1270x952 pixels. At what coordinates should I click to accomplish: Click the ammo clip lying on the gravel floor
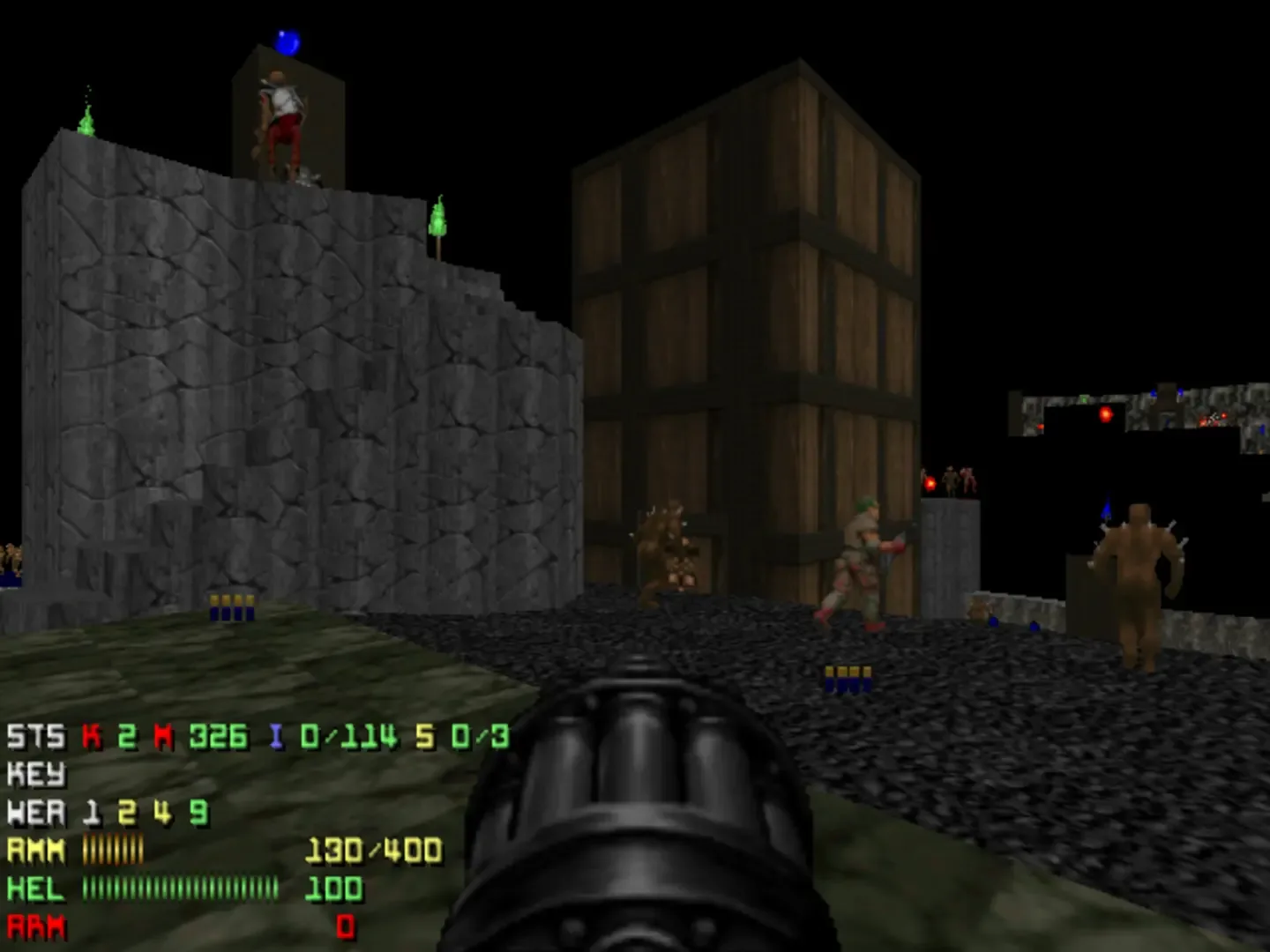click(x=849, y=679)
